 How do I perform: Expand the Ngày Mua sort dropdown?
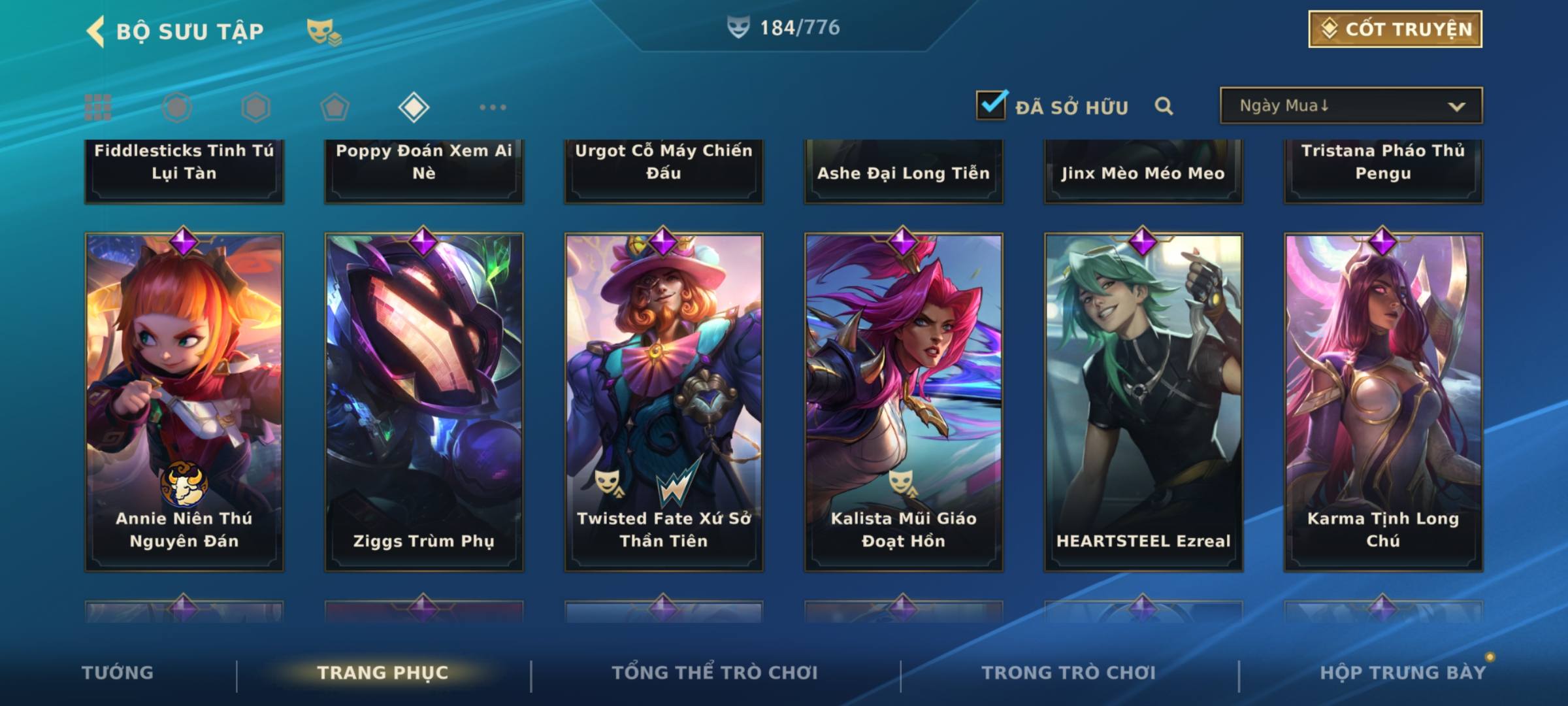pos(1350,106)
